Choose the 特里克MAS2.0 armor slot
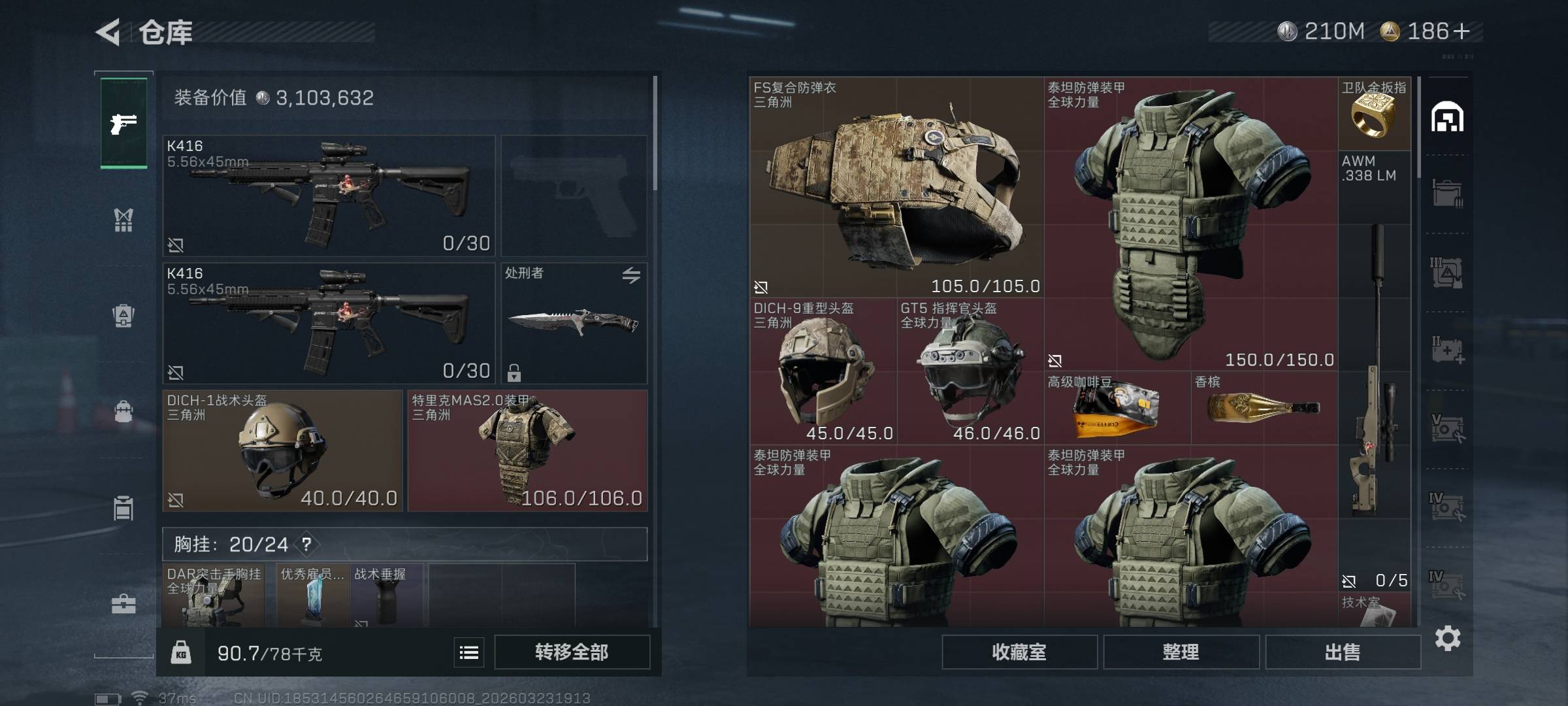1568x706 pixels. (x=527, y=451)
